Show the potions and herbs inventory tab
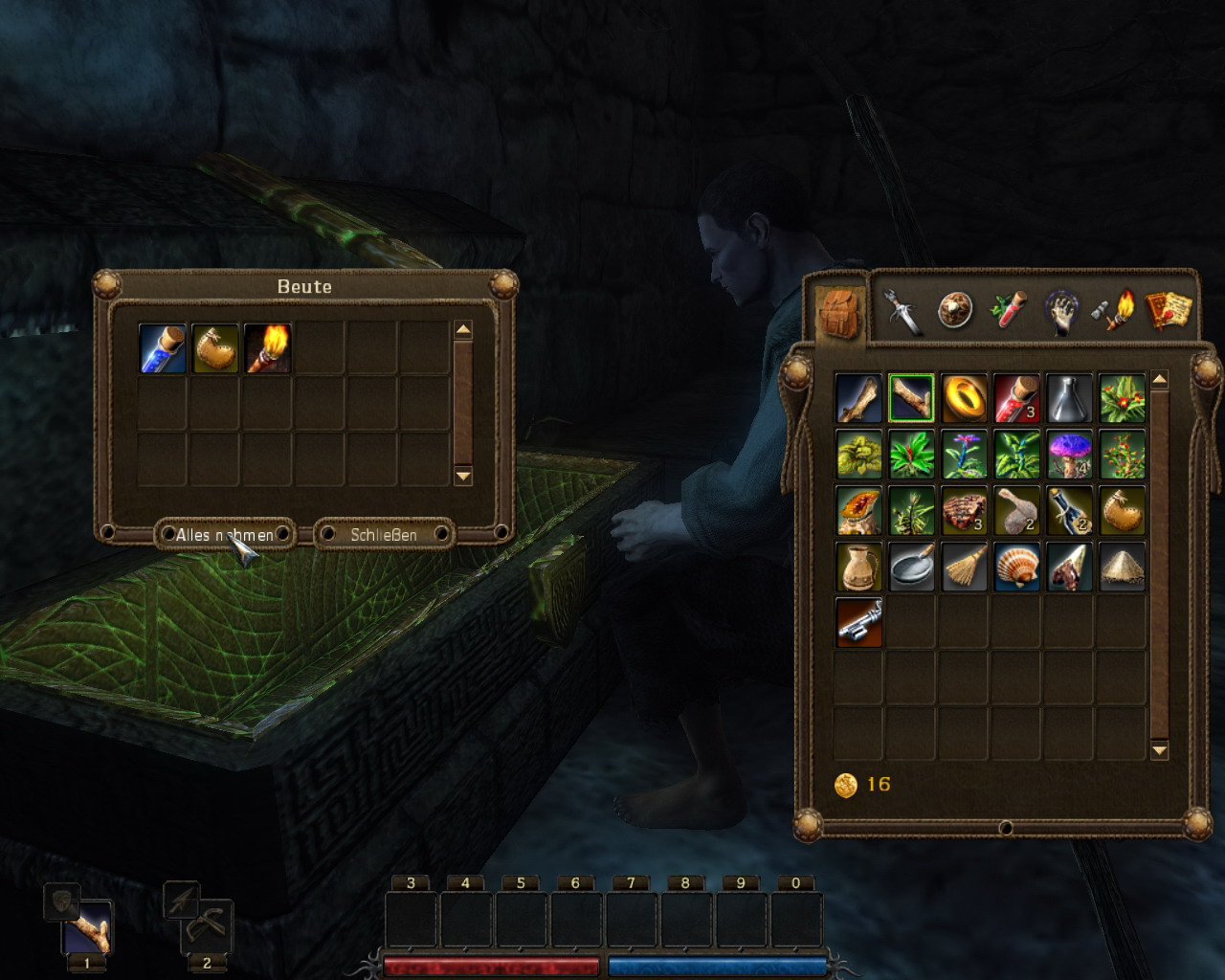This screenshot has width=1225, height=980. coord(1008,310)
